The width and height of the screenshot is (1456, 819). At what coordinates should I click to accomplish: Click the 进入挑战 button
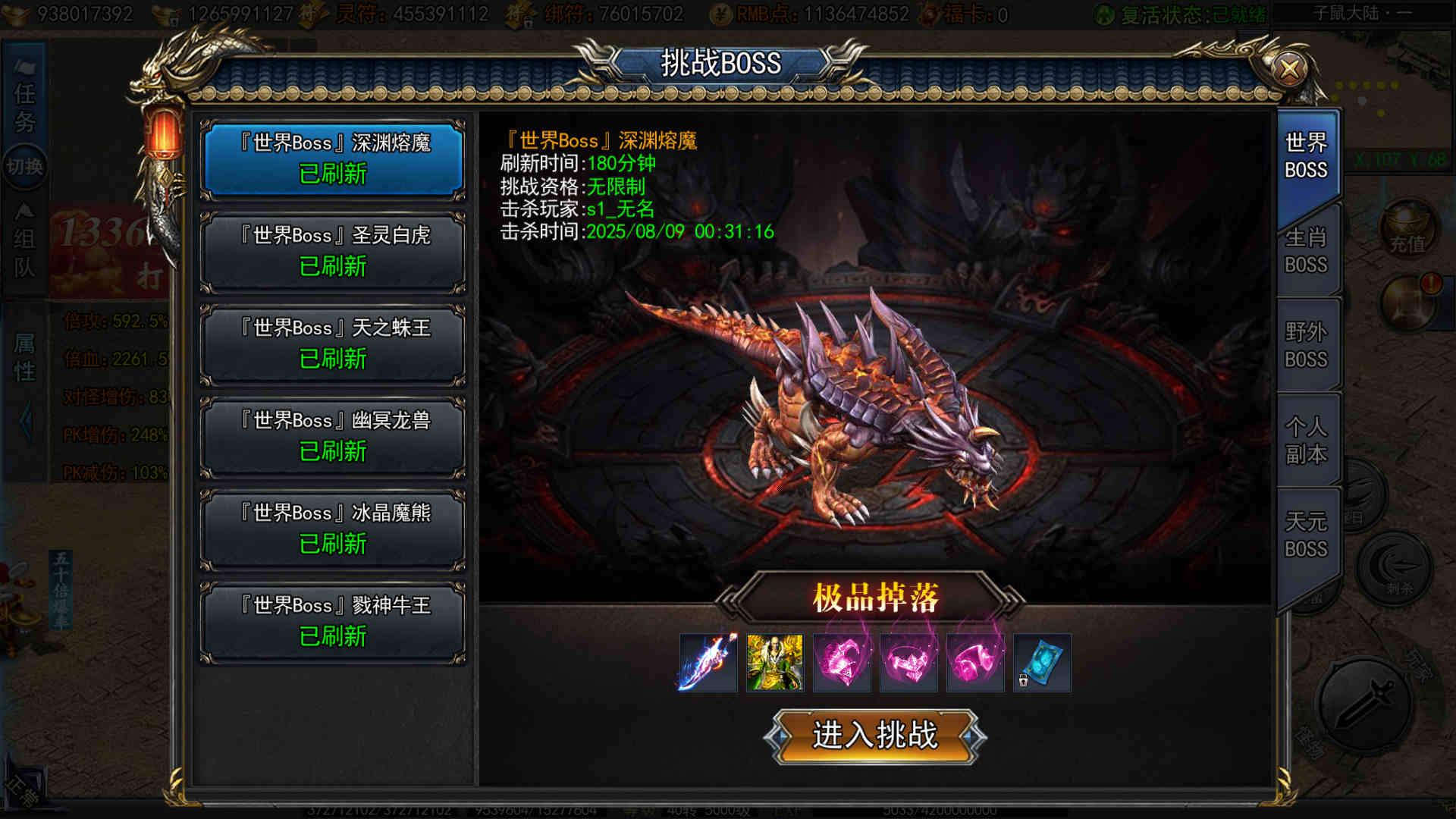(875, 736)
